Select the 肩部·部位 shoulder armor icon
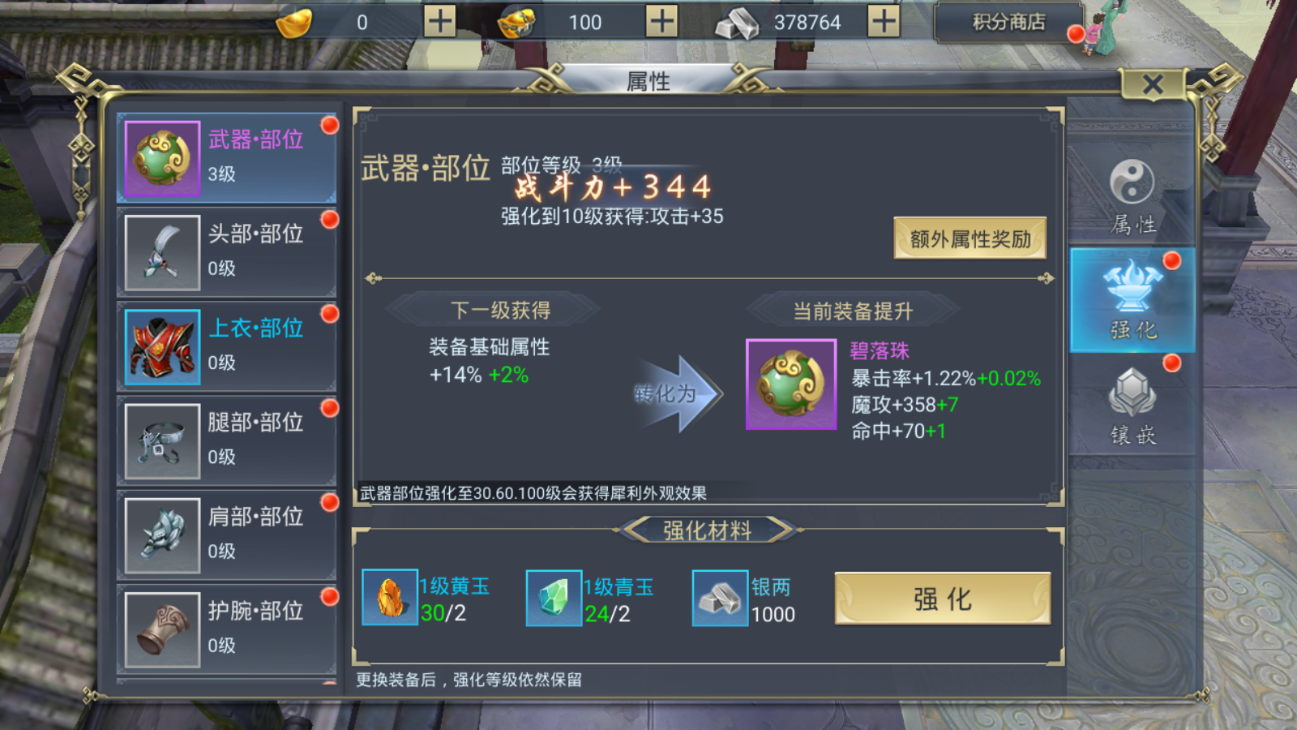1297x730 pixels. (x=161, y=535)
